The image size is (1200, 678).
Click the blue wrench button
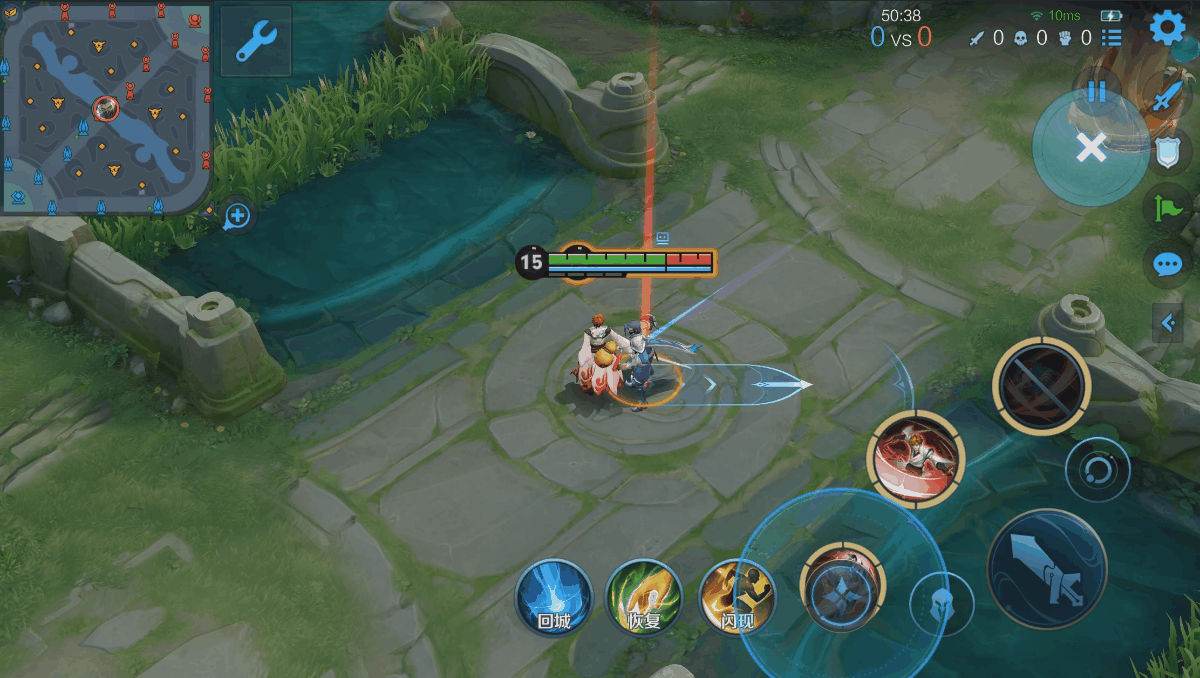[256, 42]
